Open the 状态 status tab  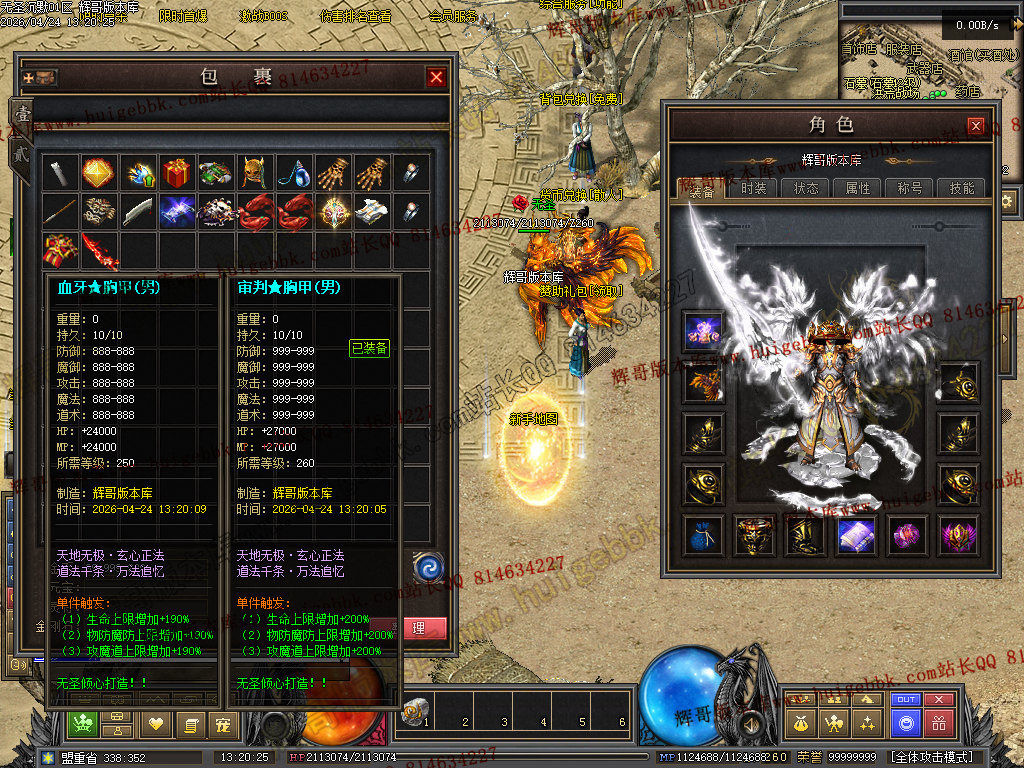[x=806, y=188]
